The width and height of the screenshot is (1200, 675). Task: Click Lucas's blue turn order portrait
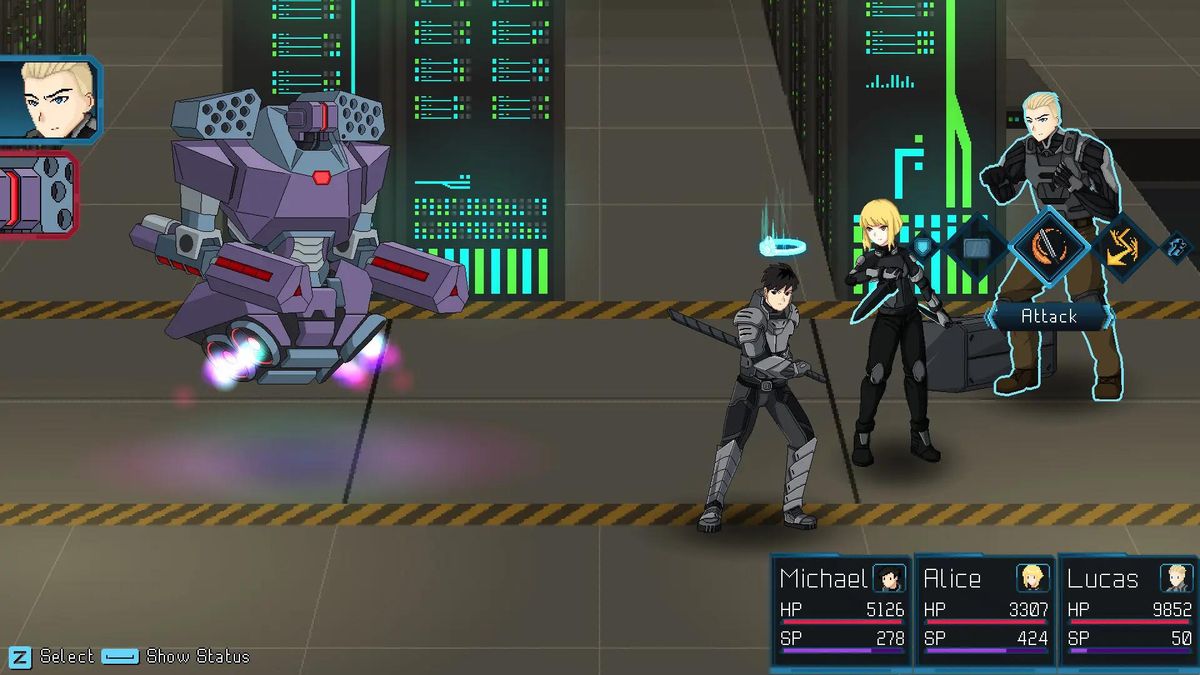click(x=48, y=100)
